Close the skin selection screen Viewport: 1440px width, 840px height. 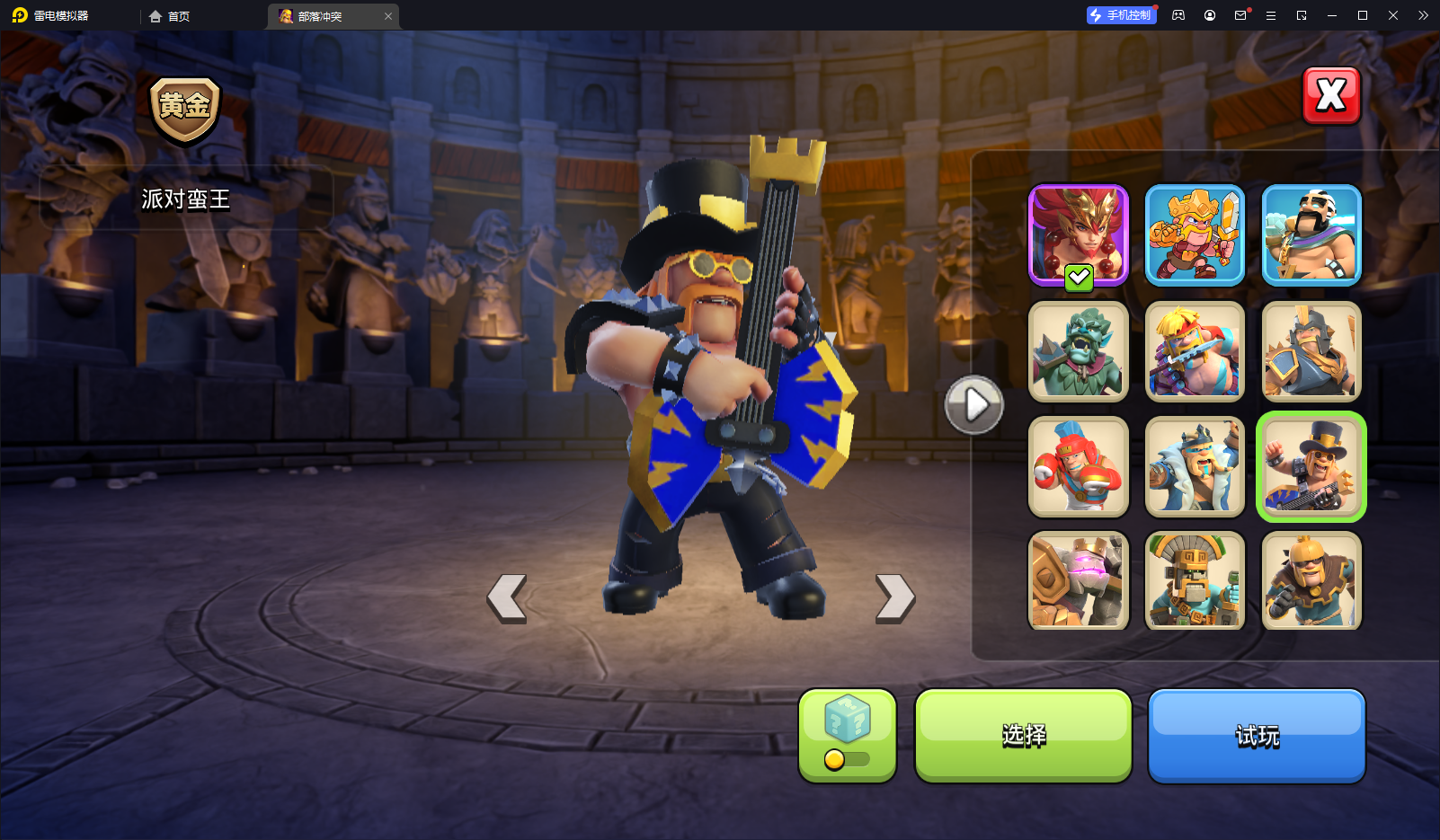[1331, 95]
